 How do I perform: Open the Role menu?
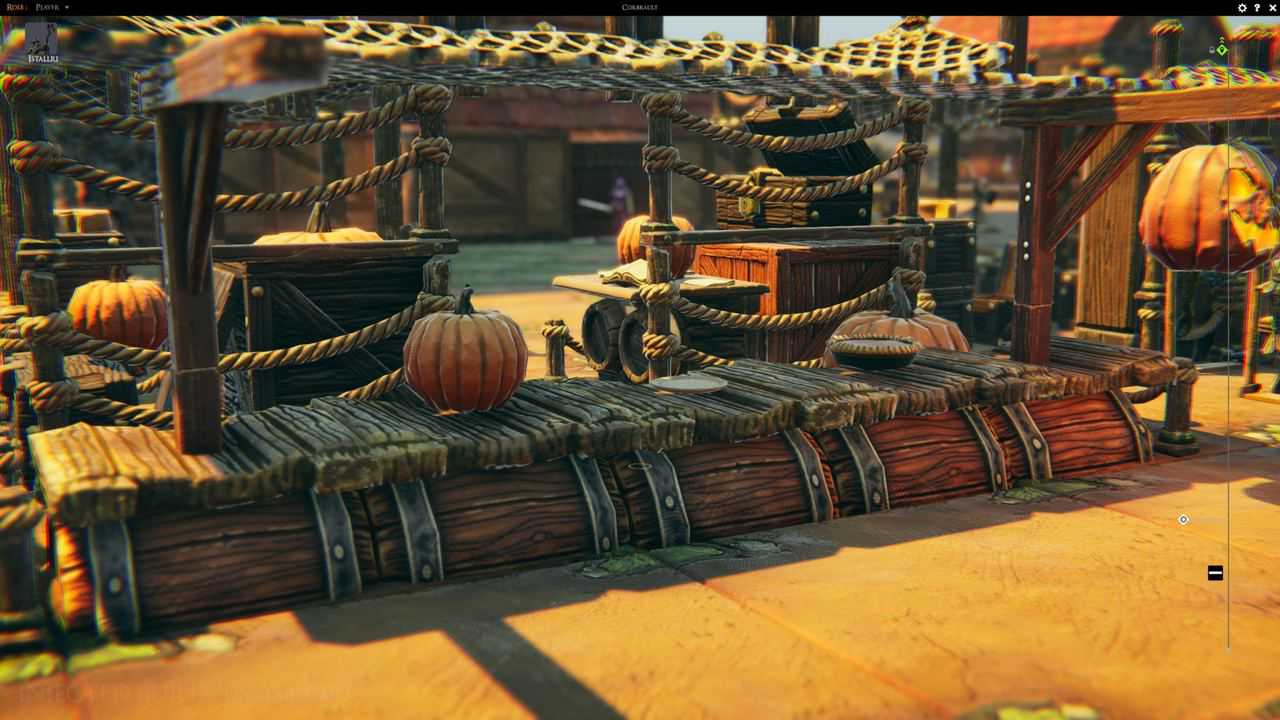point(14,7)
